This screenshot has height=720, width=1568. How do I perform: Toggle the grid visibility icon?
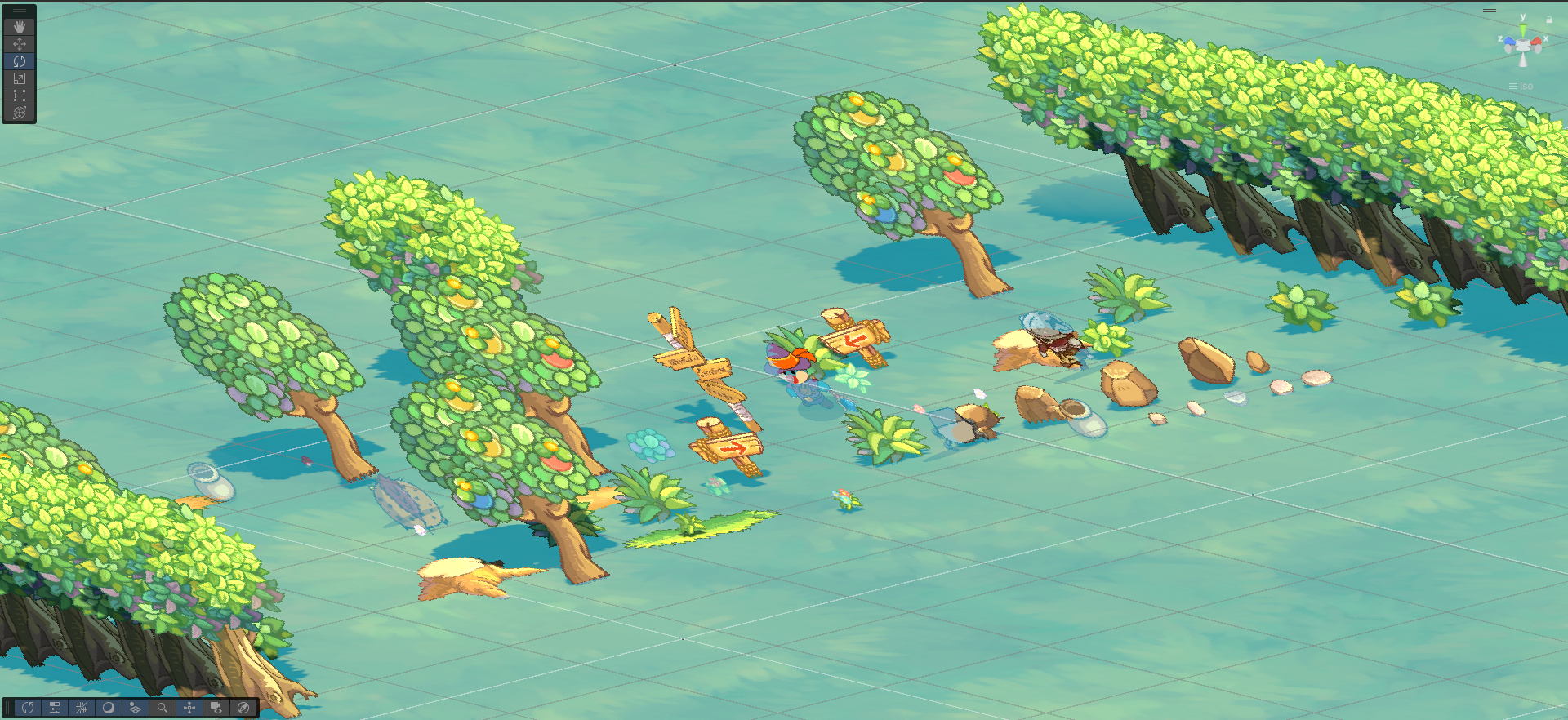point(82,708)
